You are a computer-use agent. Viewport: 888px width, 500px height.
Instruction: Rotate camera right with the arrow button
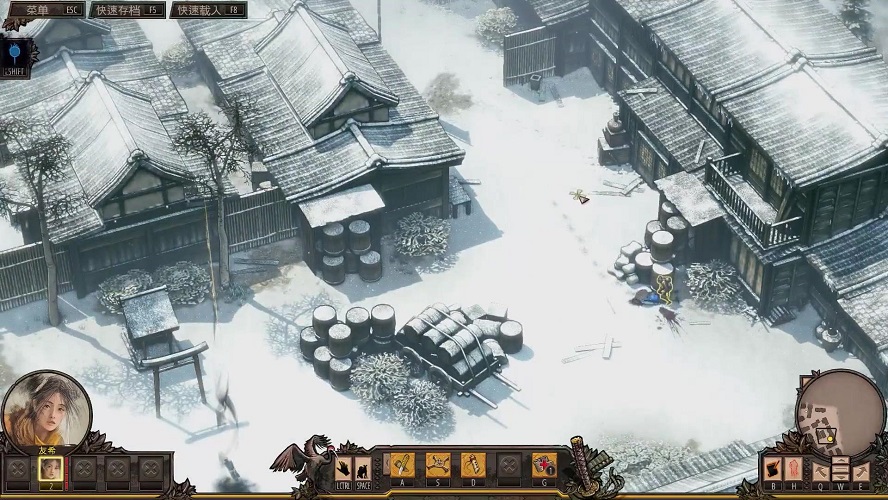pos(861,468)
